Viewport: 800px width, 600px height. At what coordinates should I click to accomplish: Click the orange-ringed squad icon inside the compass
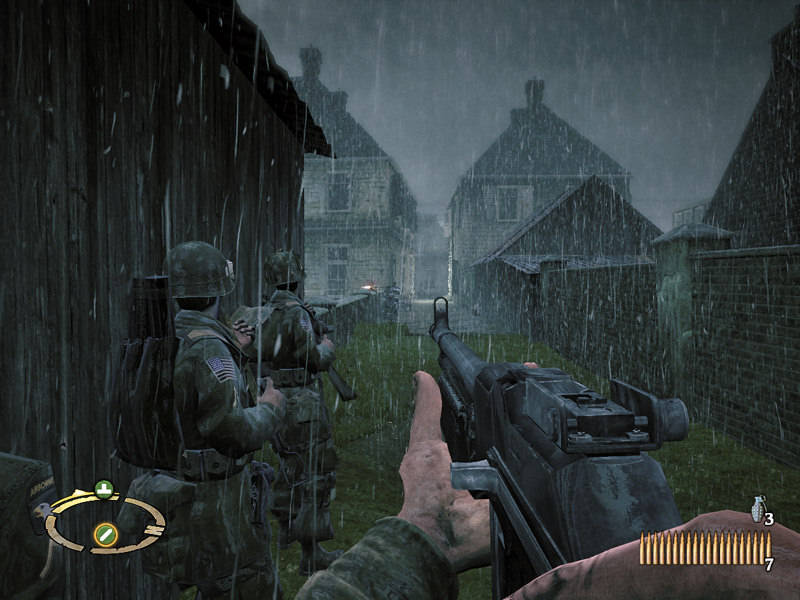(105, 534)
